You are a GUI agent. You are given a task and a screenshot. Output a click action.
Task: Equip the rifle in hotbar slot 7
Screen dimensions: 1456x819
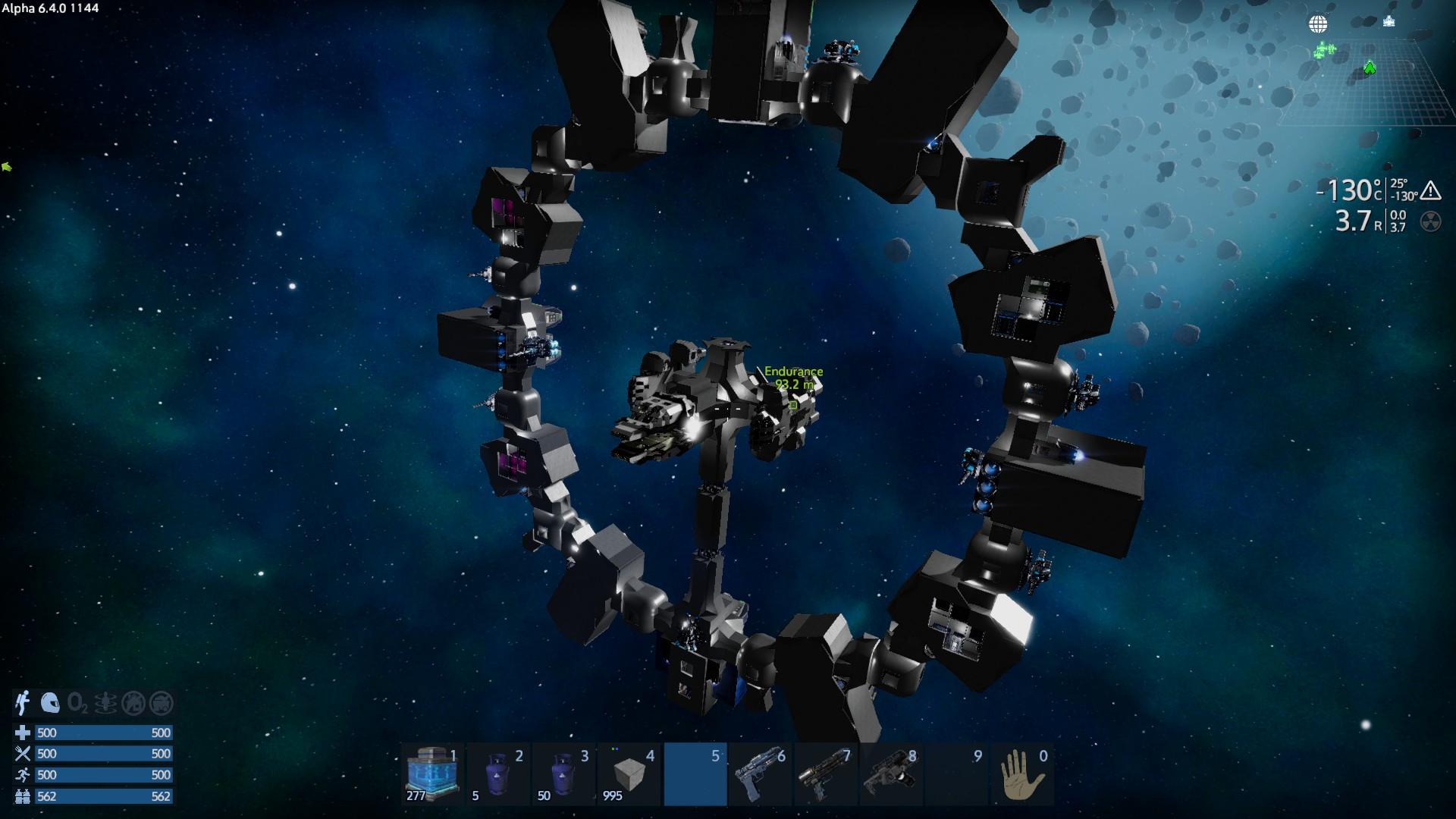click(826, 774)
